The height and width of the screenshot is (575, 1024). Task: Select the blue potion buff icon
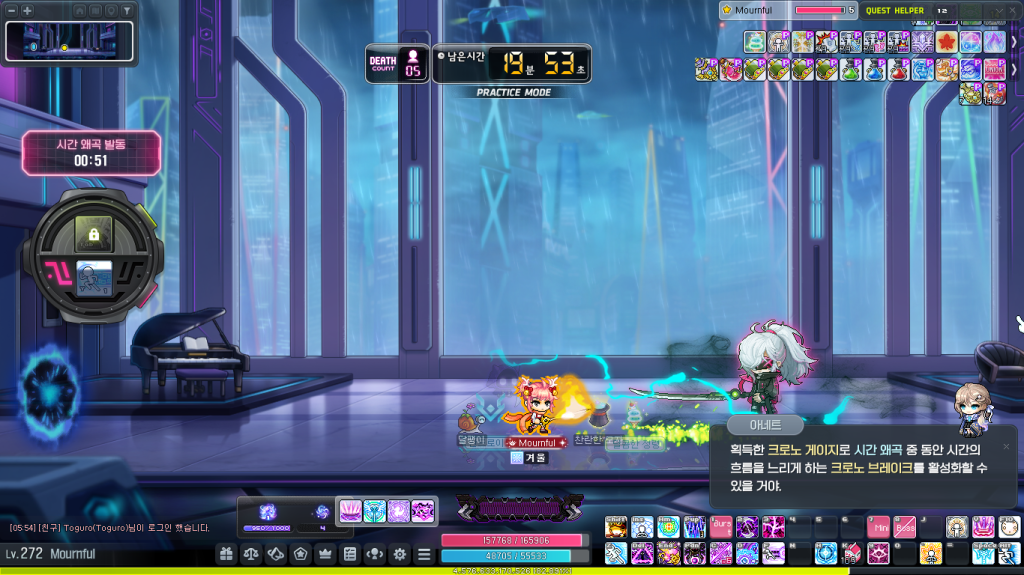(x=873, y=69)
